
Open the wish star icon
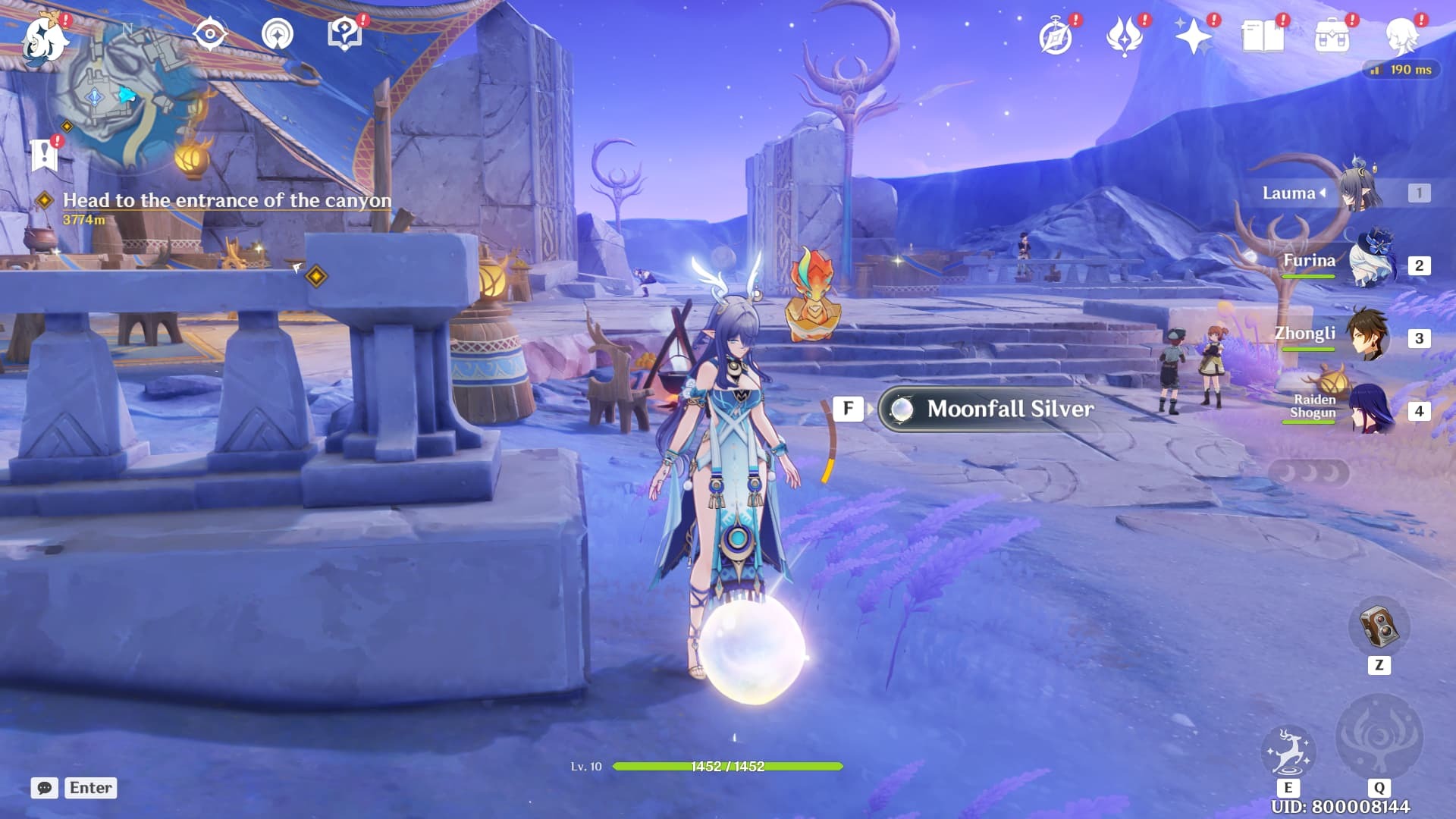pos(1193,36)
